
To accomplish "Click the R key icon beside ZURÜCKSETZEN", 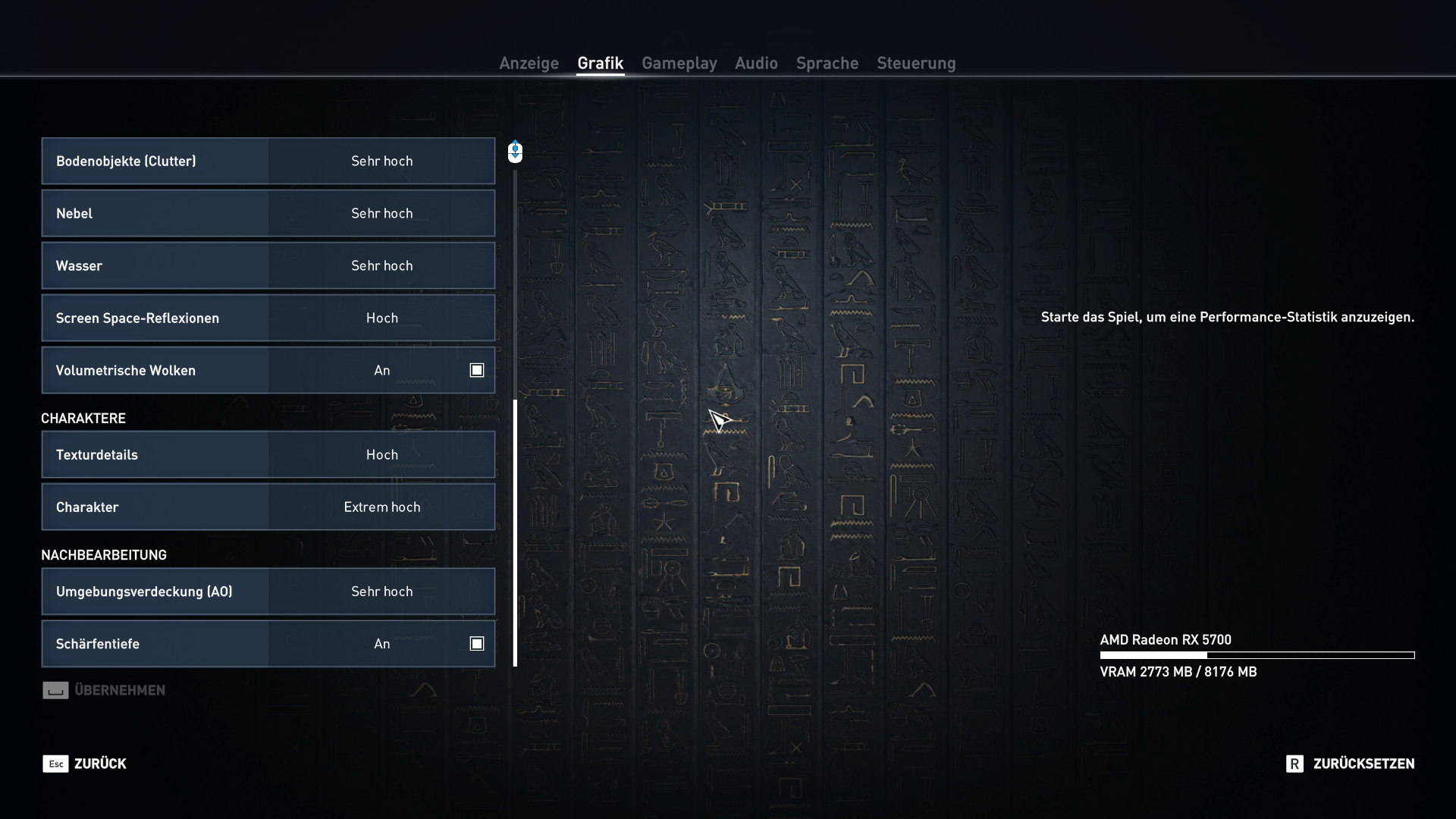I will 1295,764.
